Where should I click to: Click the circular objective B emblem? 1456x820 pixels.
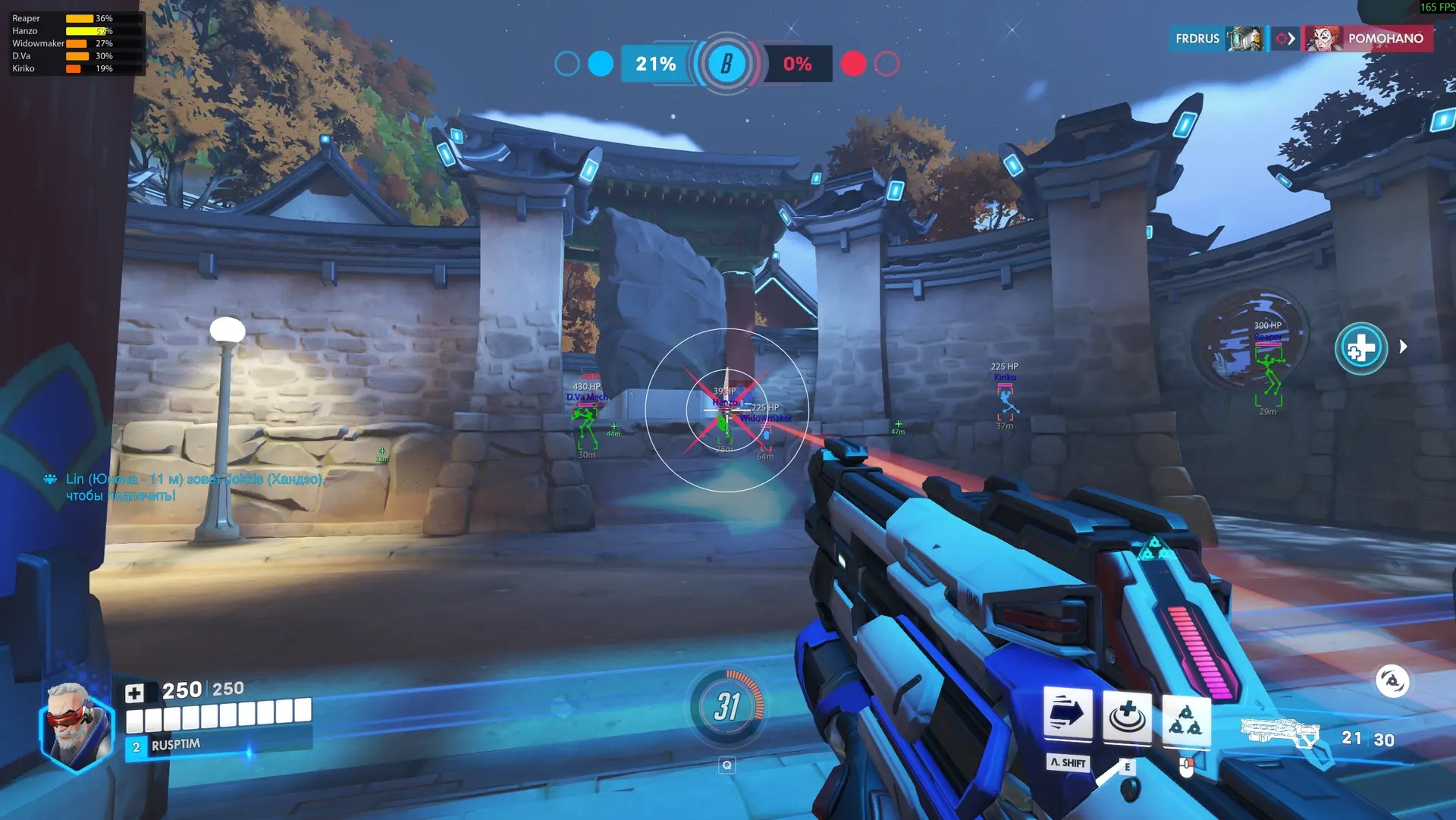click(x=726, y=65)
